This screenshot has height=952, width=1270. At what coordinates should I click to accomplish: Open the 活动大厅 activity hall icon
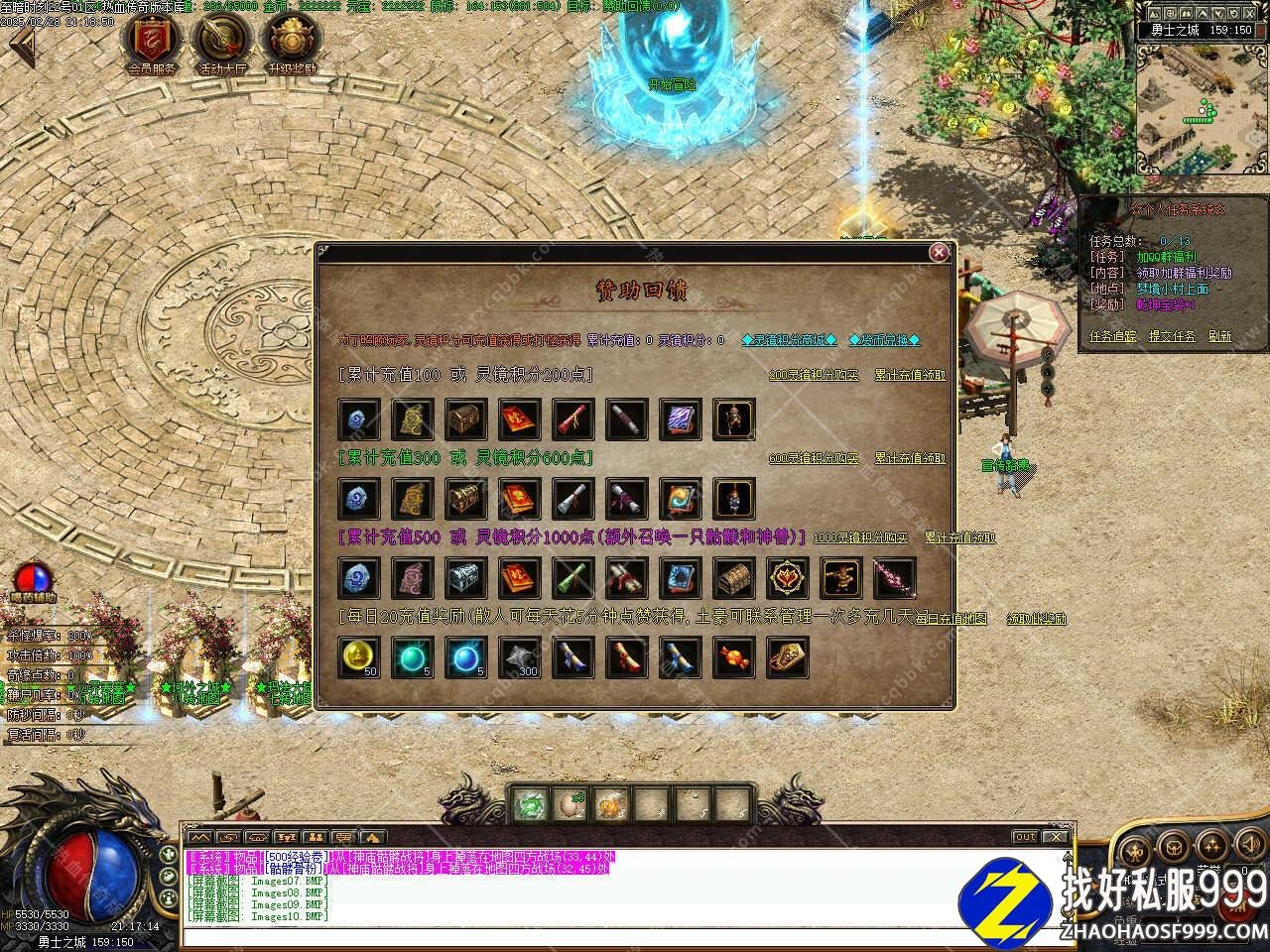[x=222, y=42]
